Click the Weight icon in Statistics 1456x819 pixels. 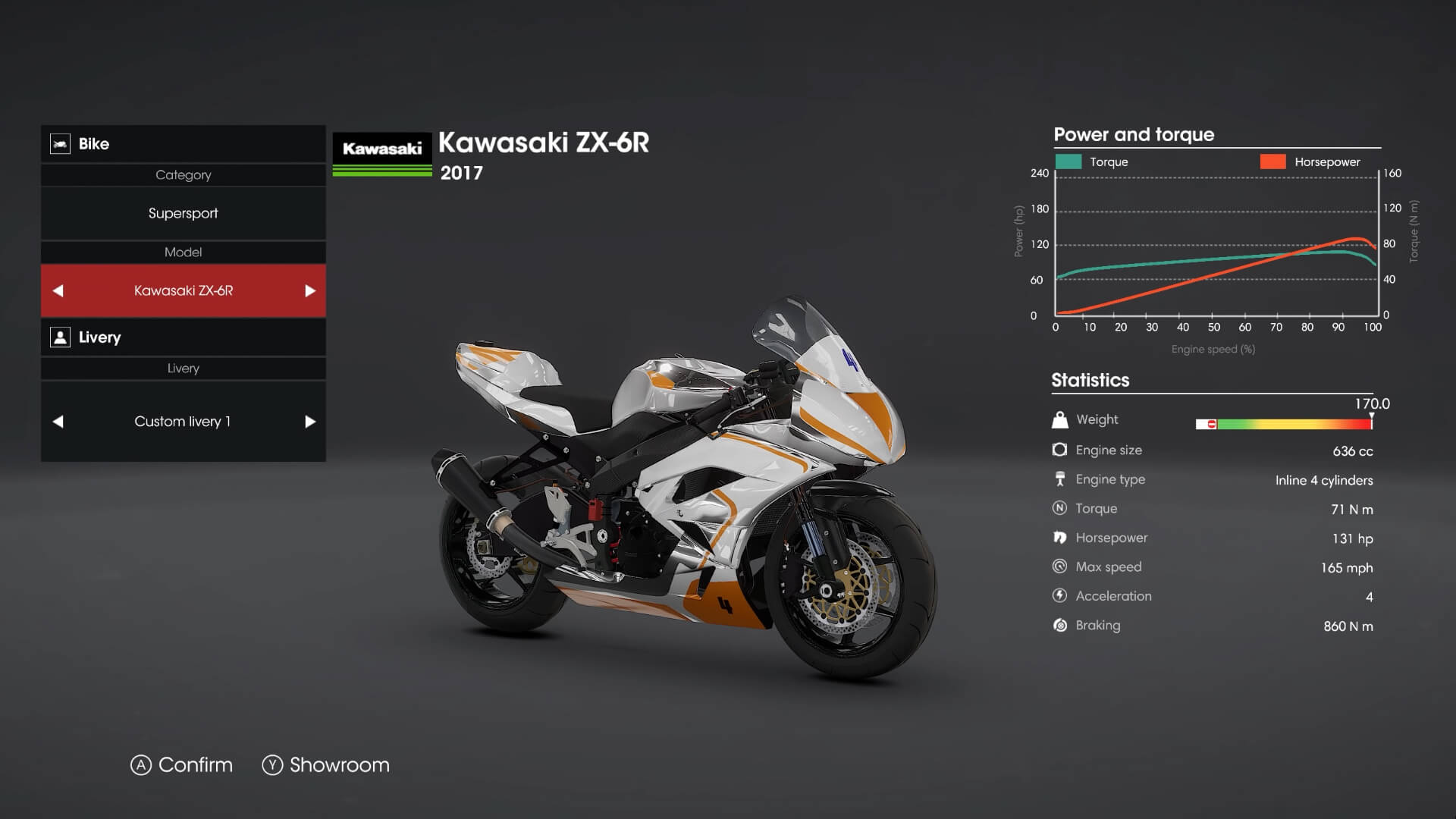(1060, 419)
